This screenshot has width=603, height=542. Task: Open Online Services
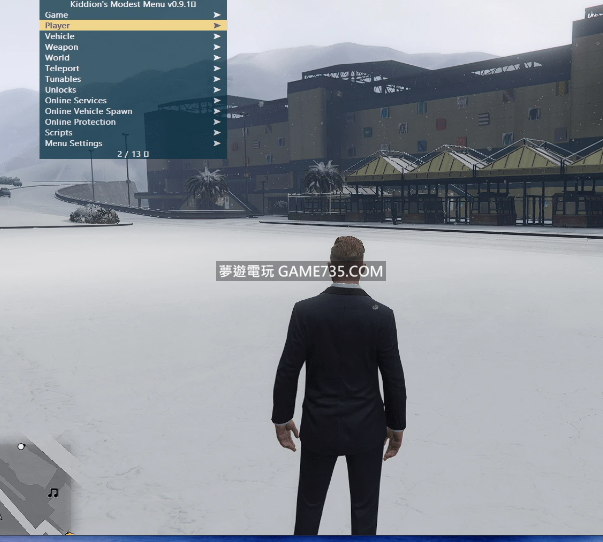pyautogui.click(x=76, y=100)
